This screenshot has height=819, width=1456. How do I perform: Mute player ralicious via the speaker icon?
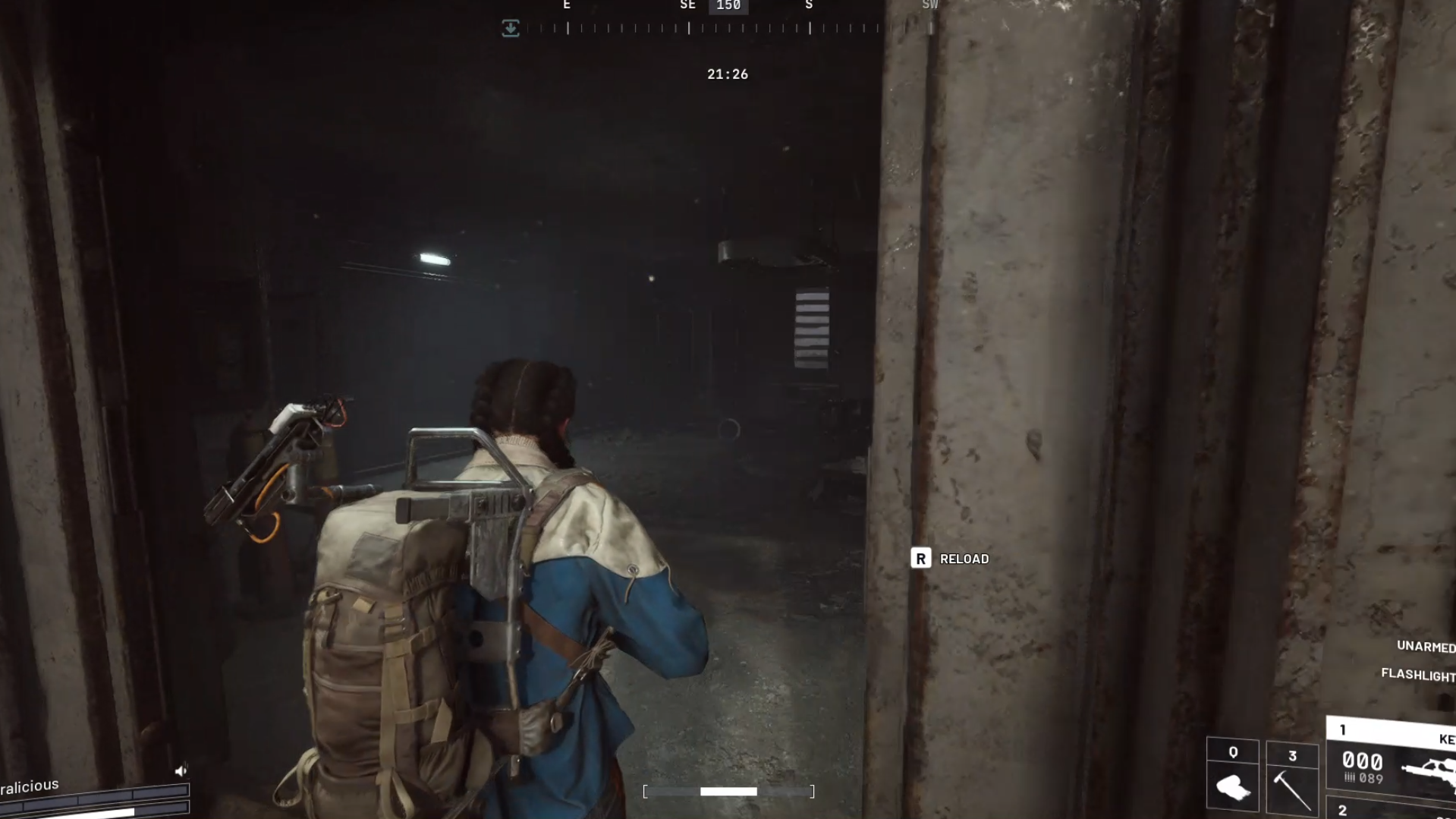[181, 770]
